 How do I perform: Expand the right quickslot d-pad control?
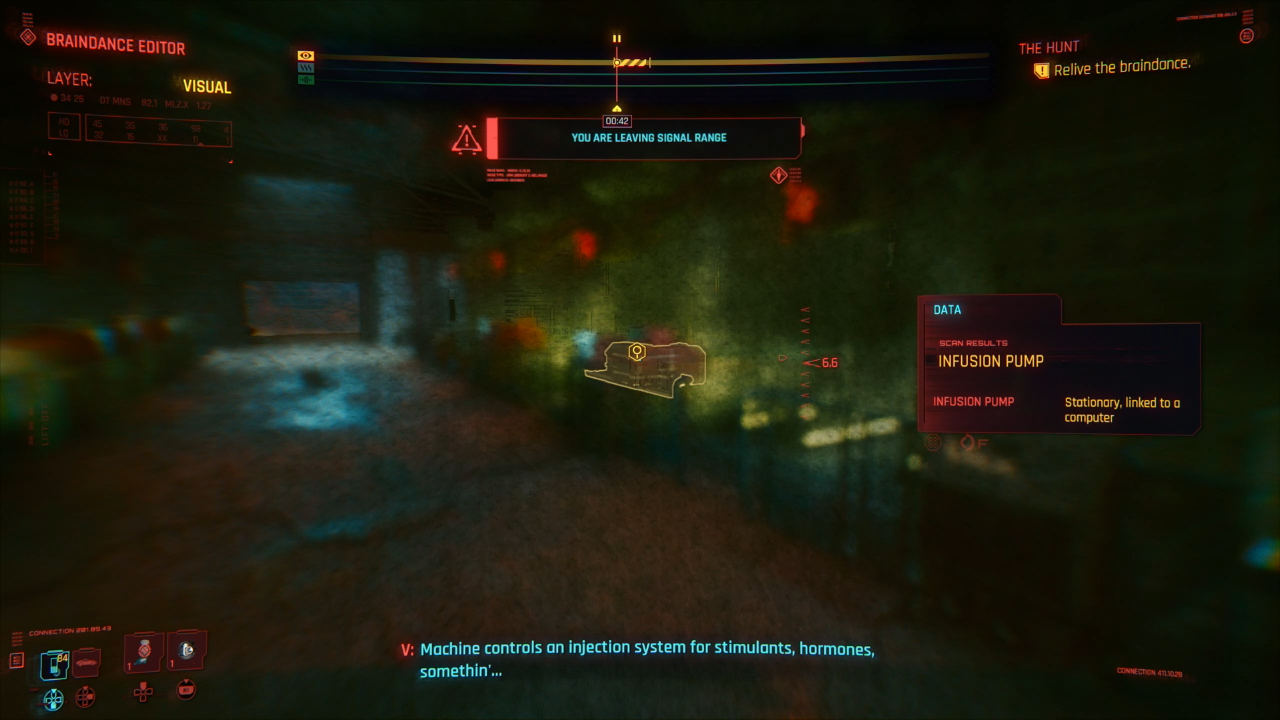pyautogui.click(x=143, y=693)
